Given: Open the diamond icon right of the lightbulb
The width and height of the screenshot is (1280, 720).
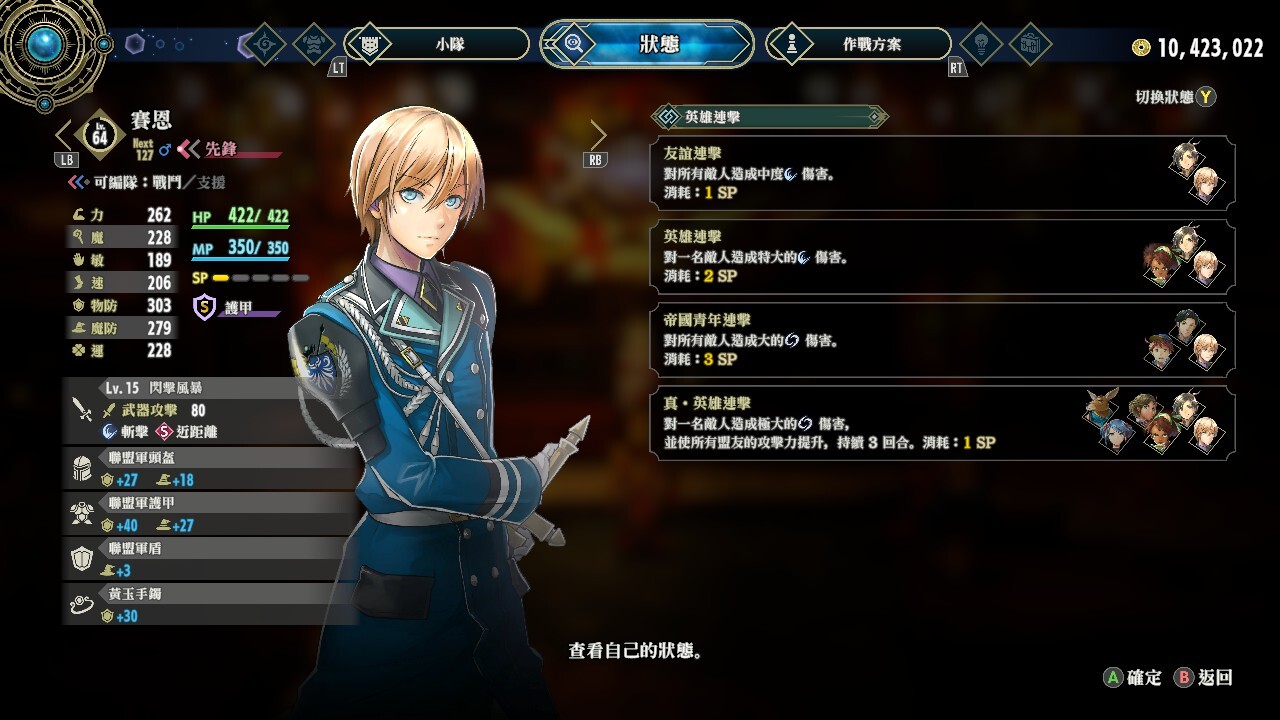Looking at the screenshot, I should 1029,44.
